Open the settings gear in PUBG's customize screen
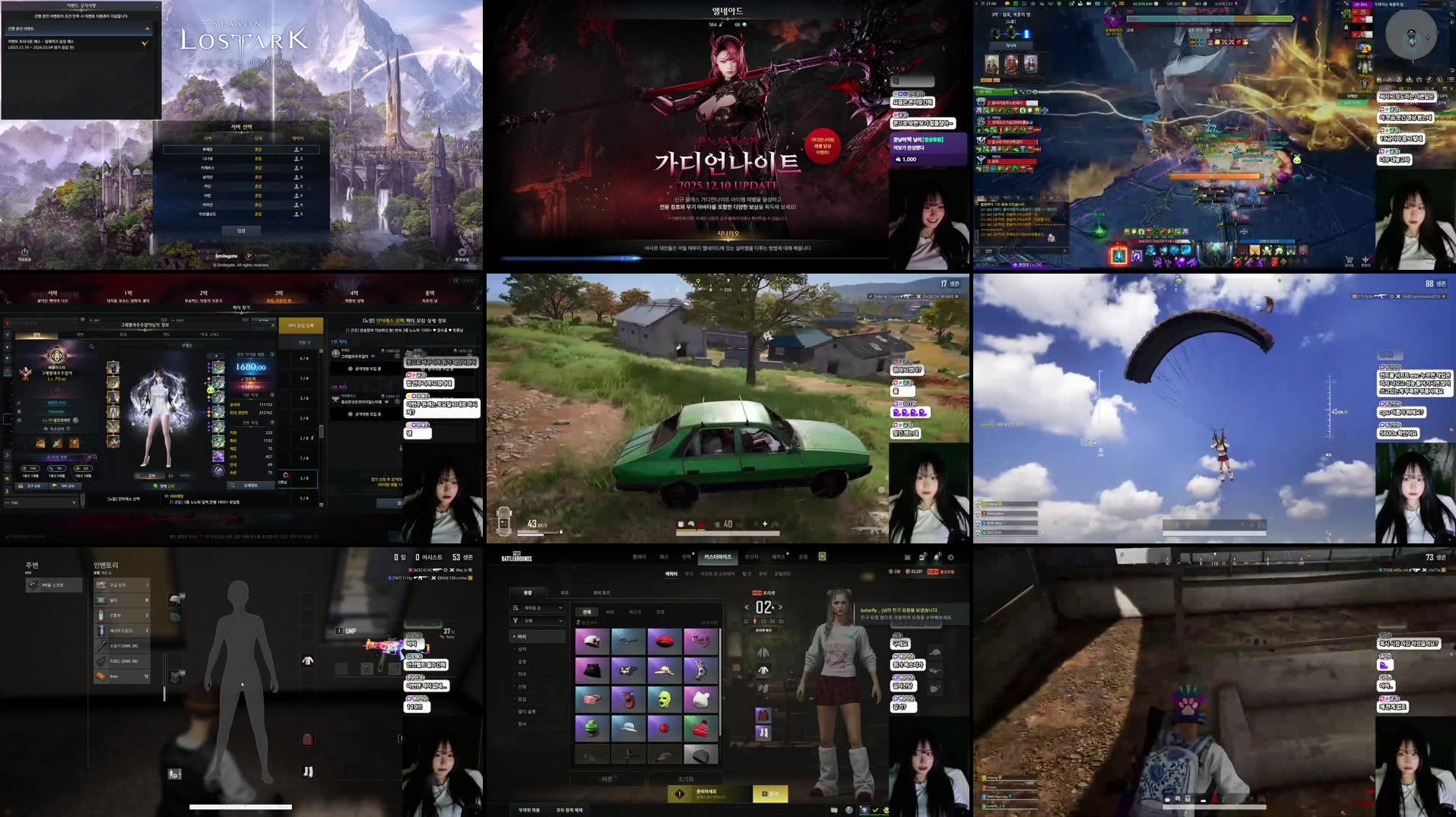Screen dimensions: 1456x817 coord(951,557)
